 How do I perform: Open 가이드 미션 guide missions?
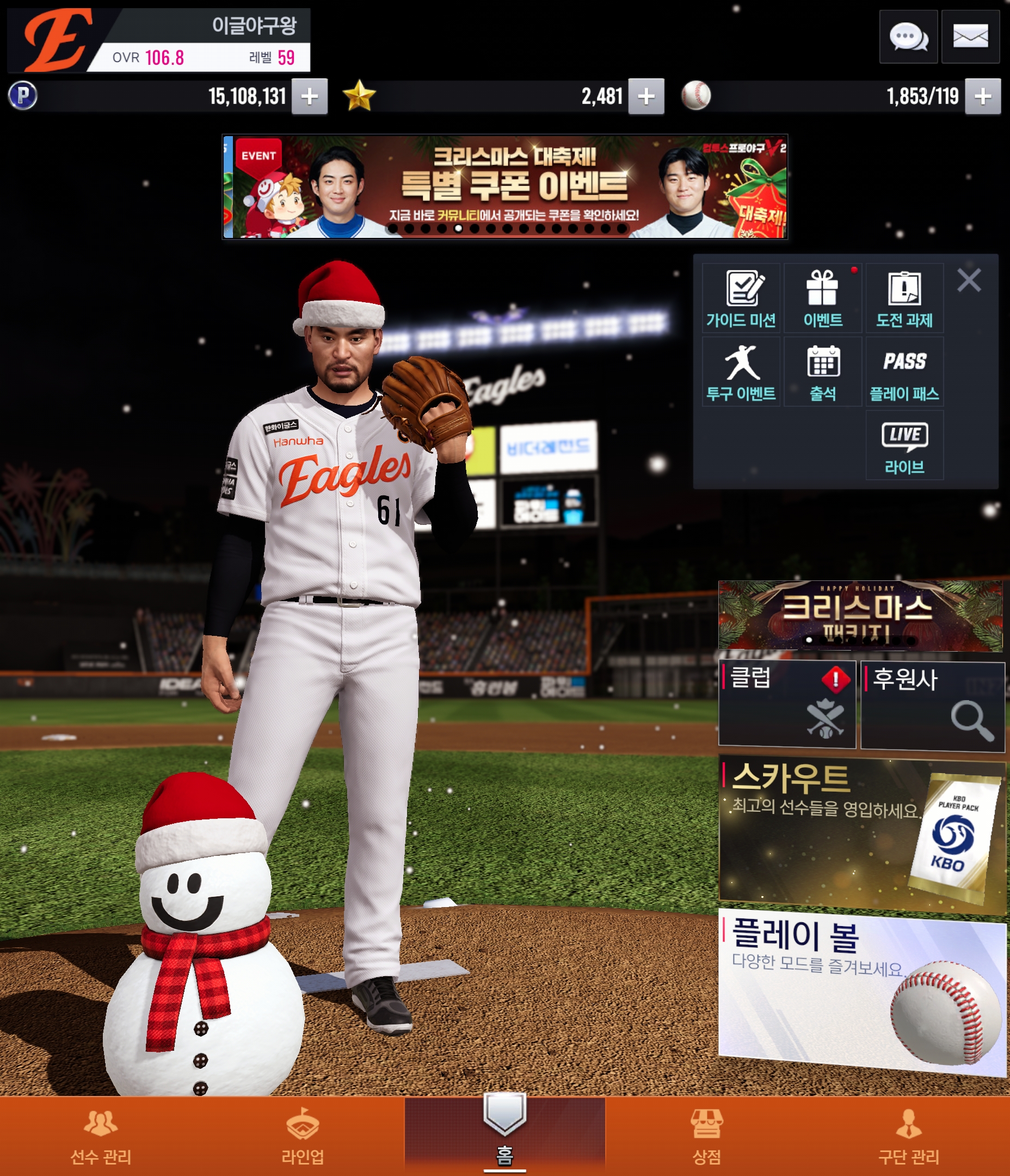pos(741,298)
